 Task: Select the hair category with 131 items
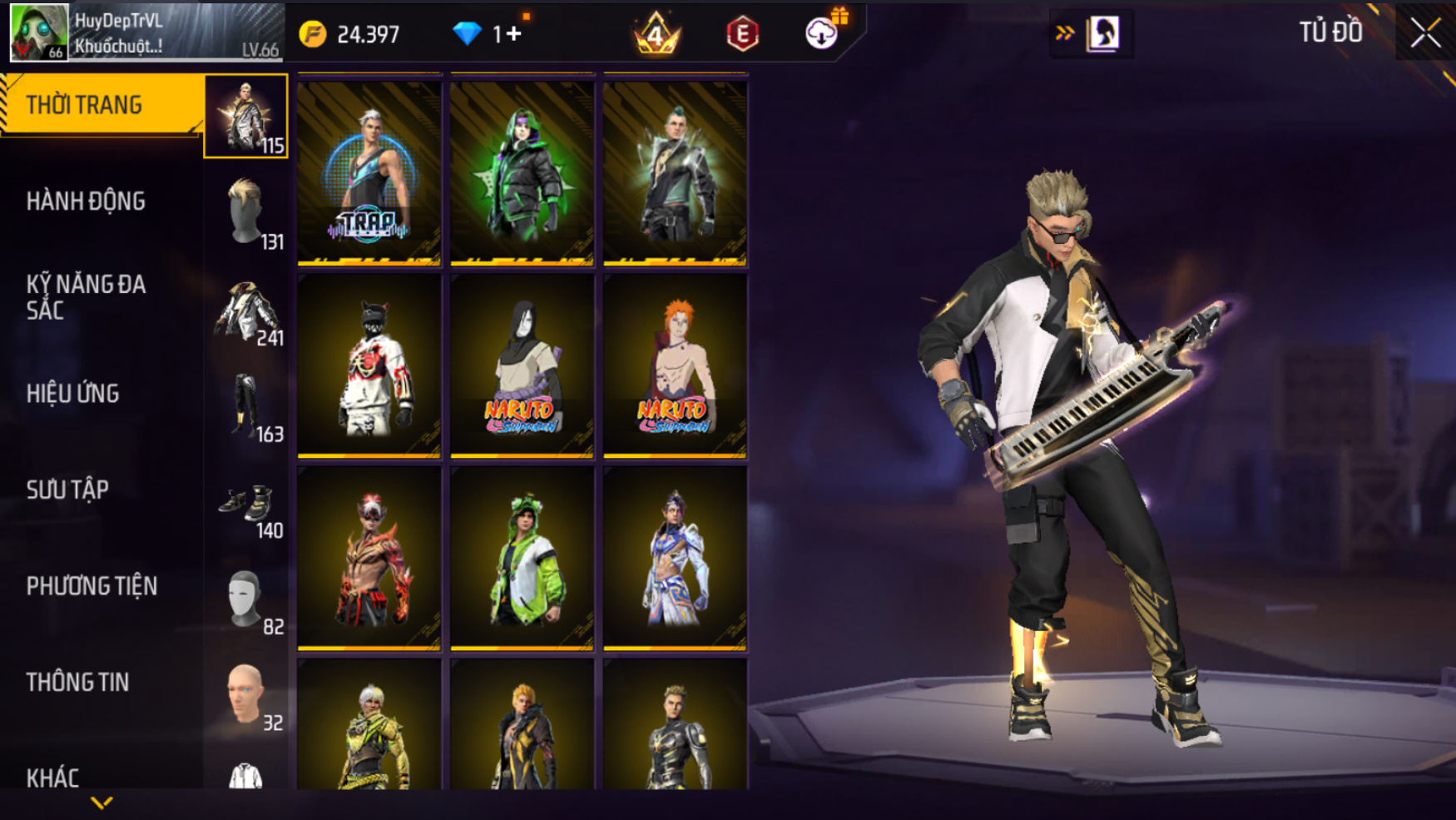246,213
